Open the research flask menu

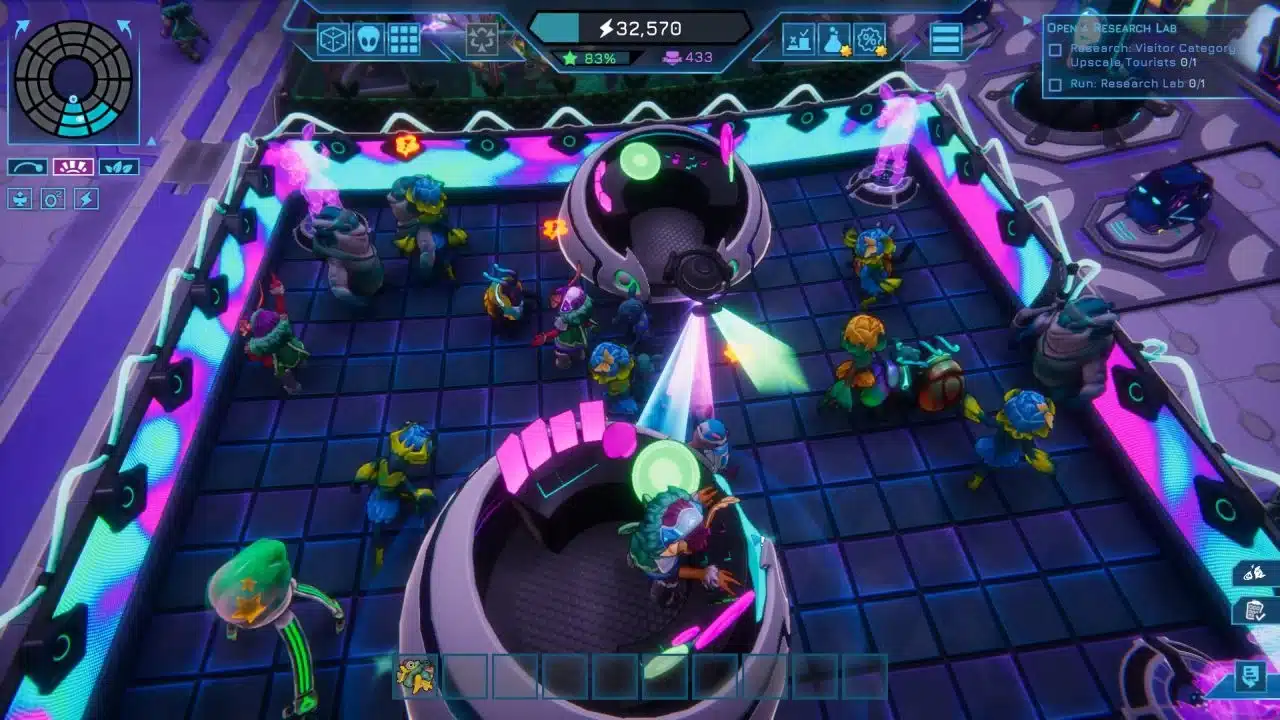834,39
